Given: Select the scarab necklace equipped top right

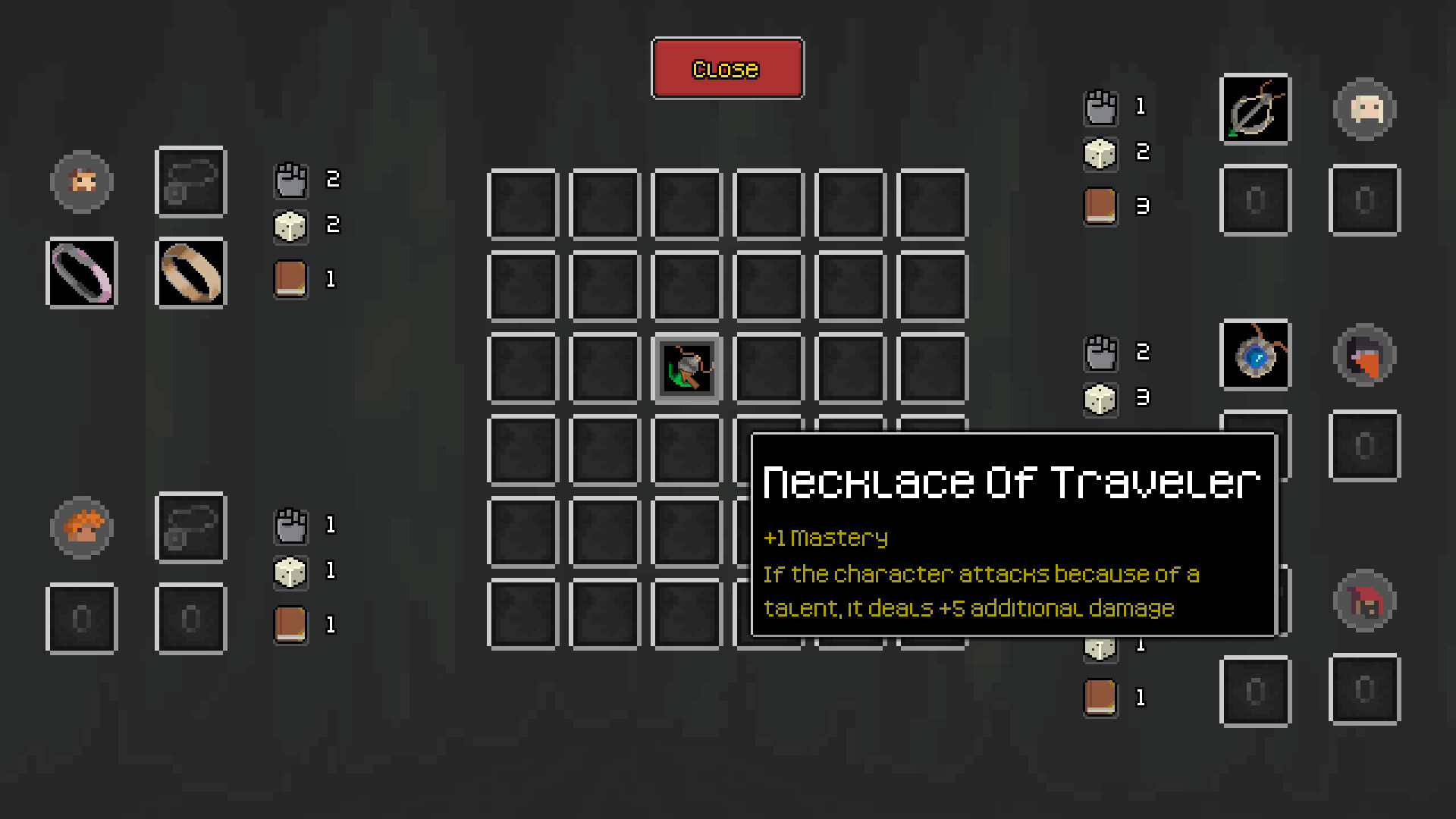Looking at the screenshot, I should pos(1254,109).
